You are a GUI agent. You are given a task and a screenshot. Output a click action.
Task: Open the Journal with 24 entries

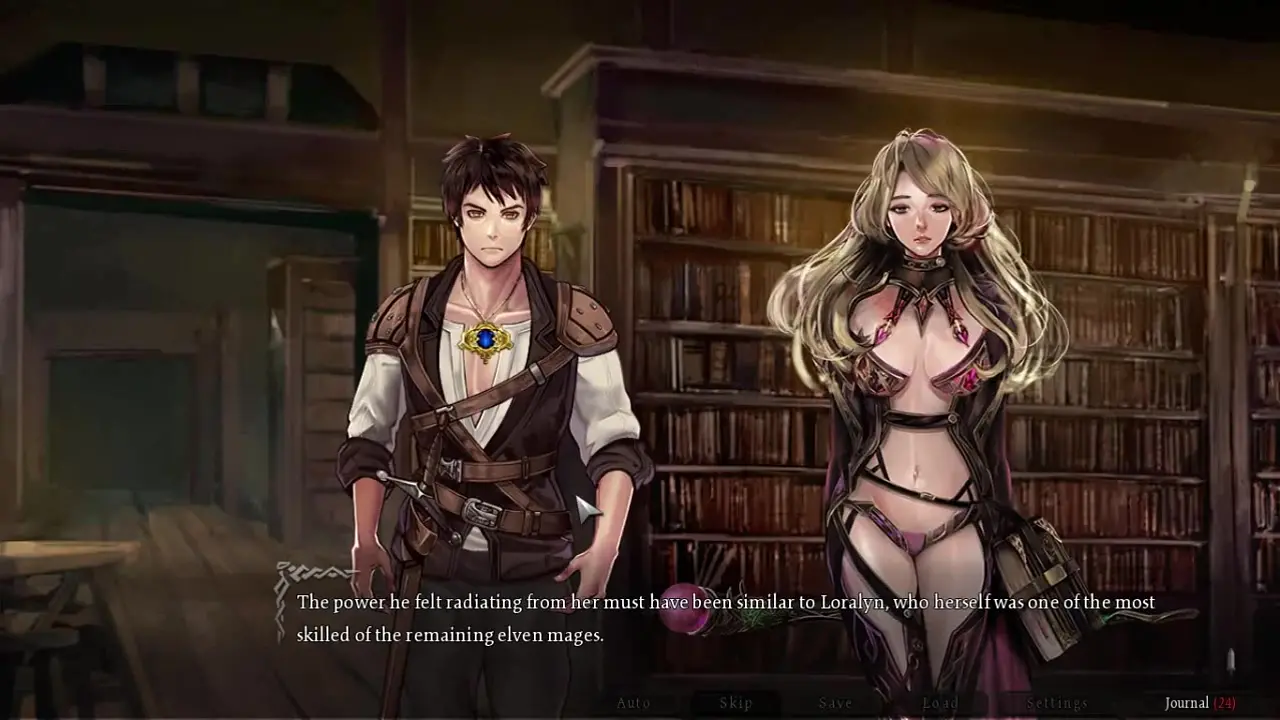[x=1199, y=703]
